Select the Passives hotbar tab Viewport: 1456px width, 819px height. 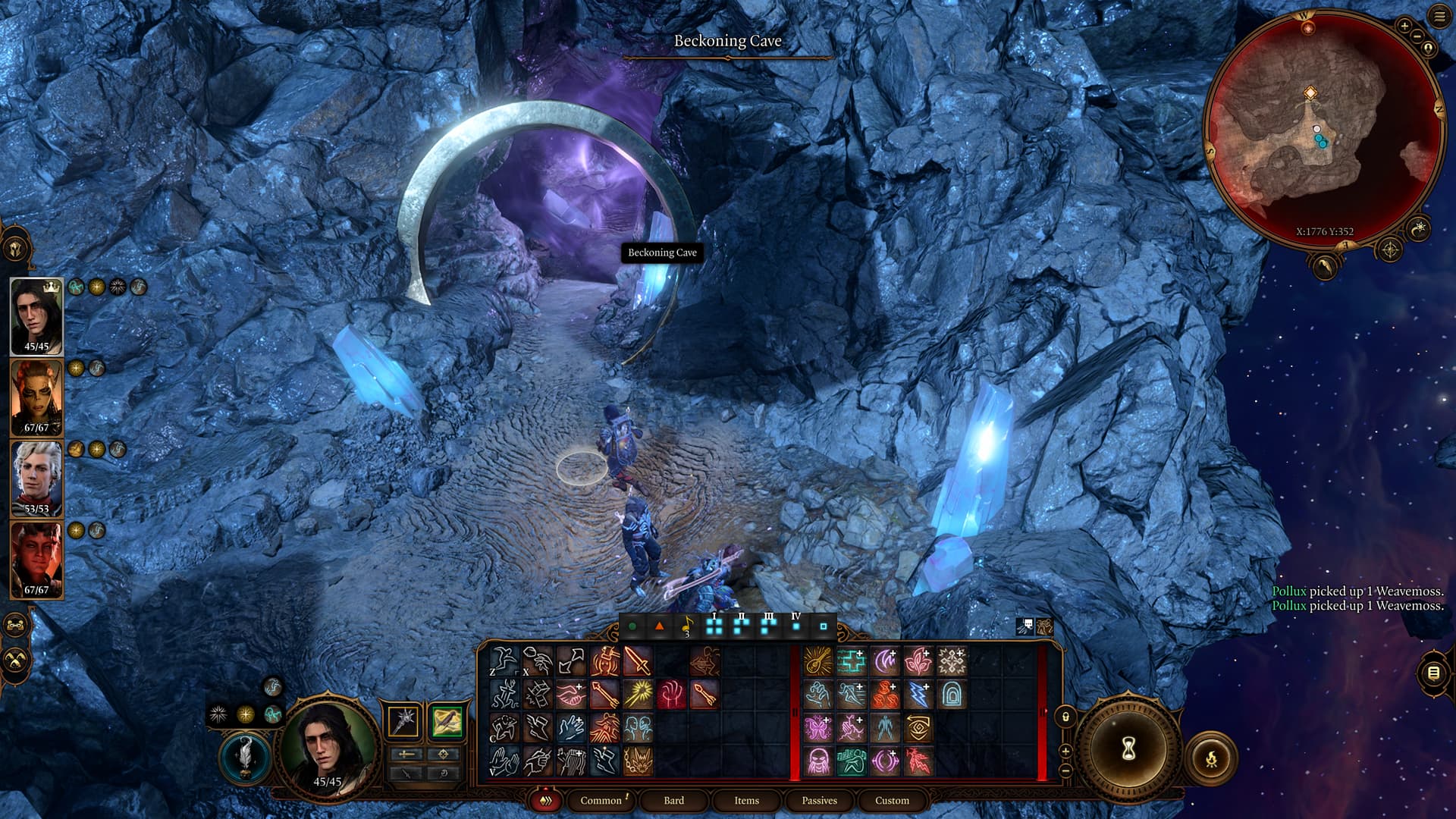pos(819,800)
